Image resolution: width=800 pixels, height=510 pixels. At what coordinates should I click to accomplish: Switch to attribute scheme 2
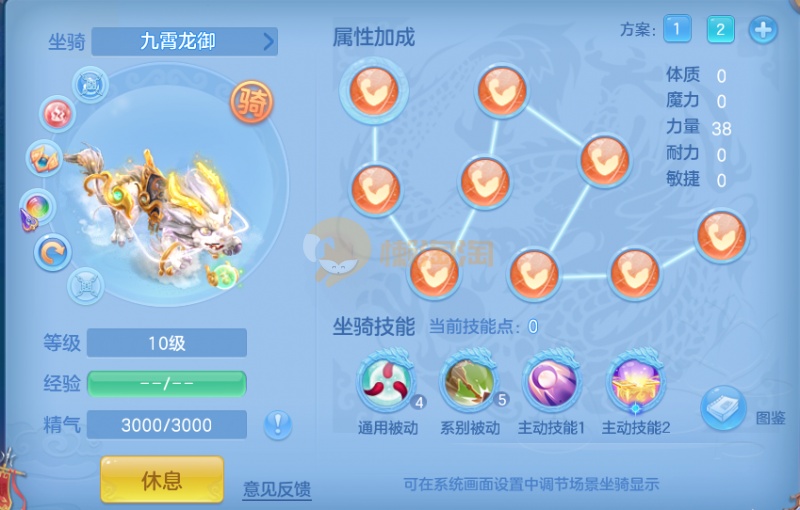coord(719,29)
